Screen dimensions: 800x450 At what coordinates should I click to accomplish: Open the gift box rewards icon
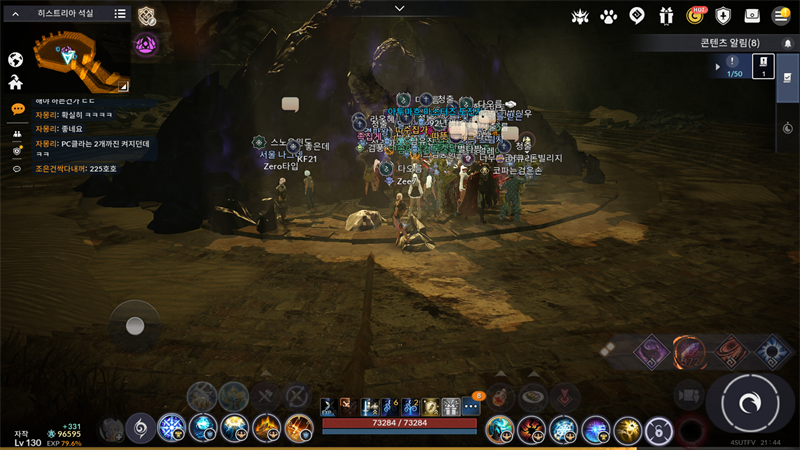(x=666, y=16)
